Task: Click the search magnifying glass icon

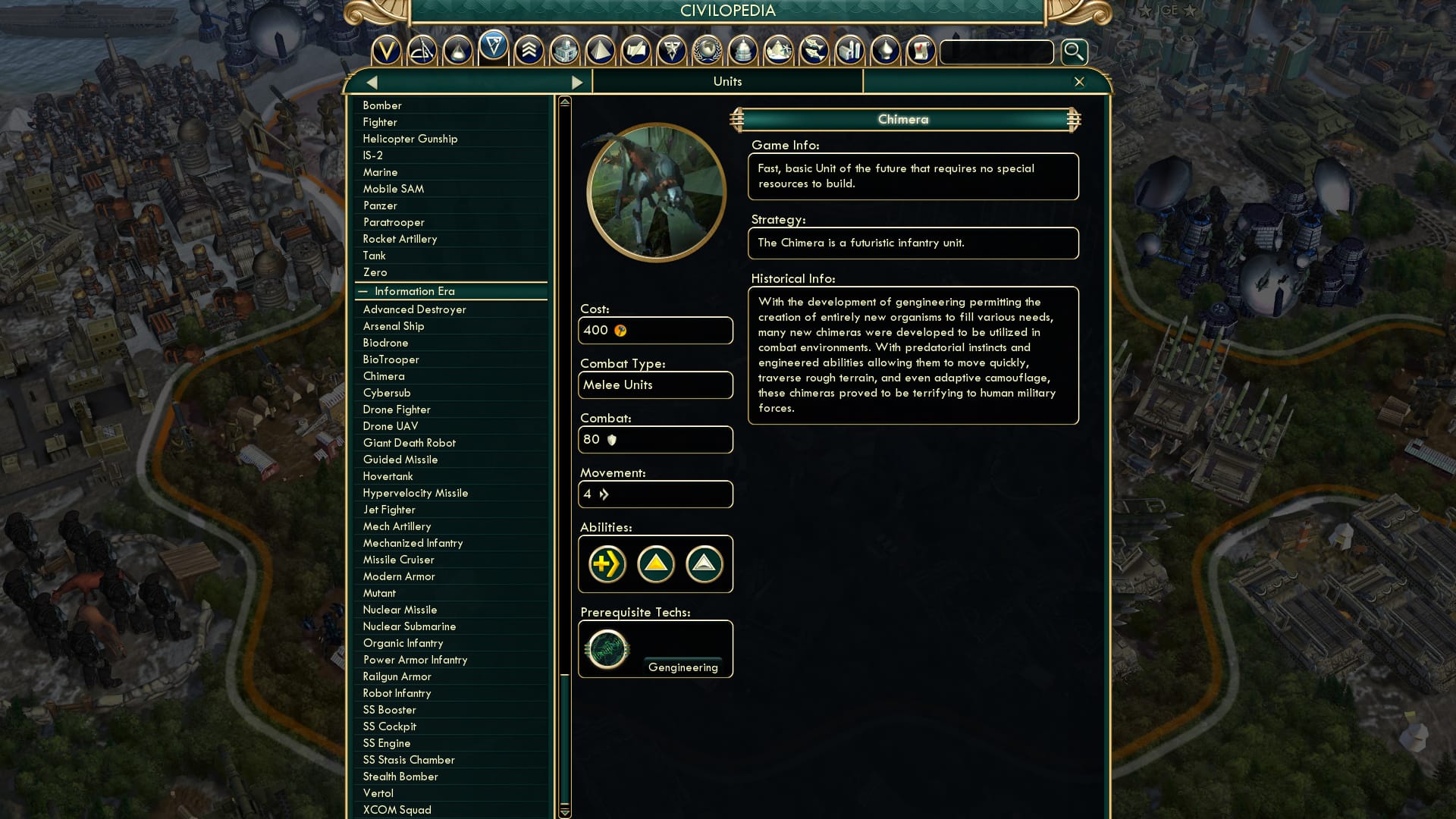Action: click(1073, 52)
